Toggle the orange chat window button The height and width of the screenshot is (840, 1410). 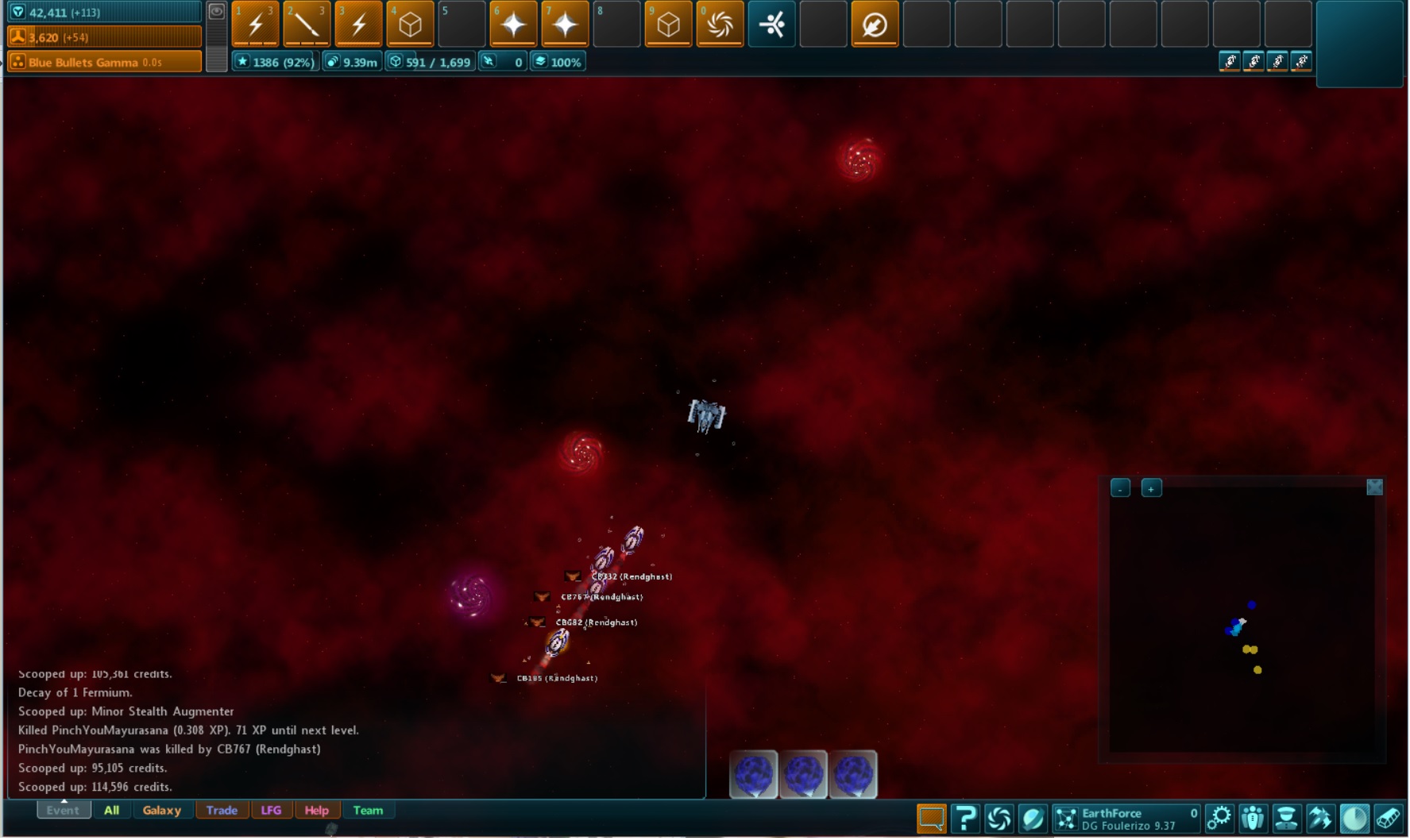pos(931,818)
